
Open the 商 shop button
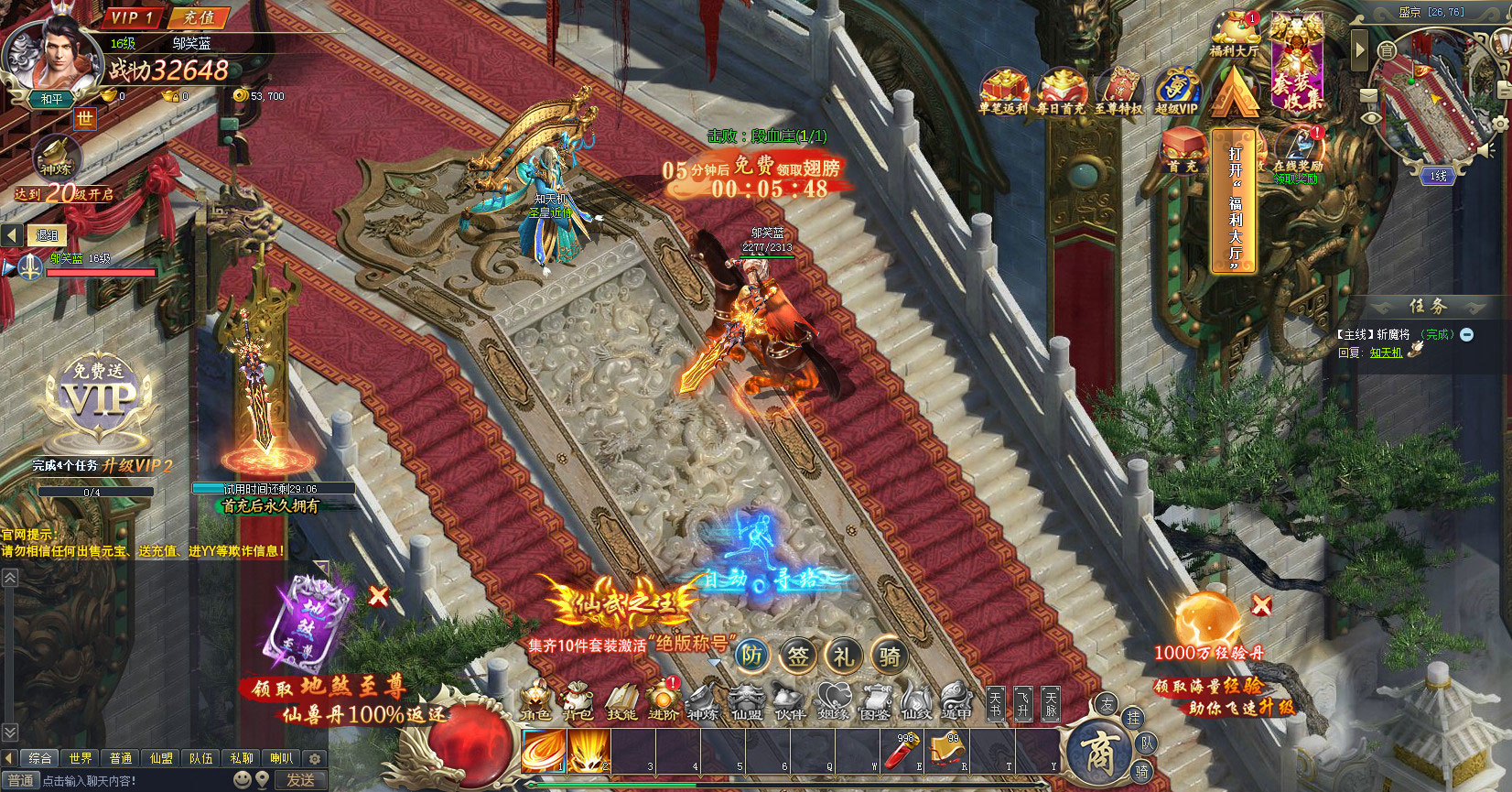tap(1099, 753)
